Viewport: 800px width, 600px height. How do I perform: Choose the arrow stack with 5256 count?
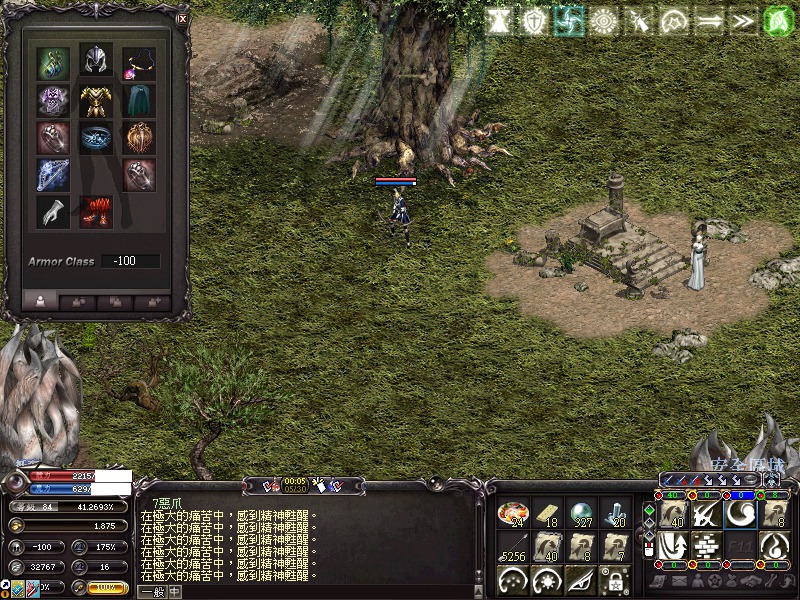point(513,547)
